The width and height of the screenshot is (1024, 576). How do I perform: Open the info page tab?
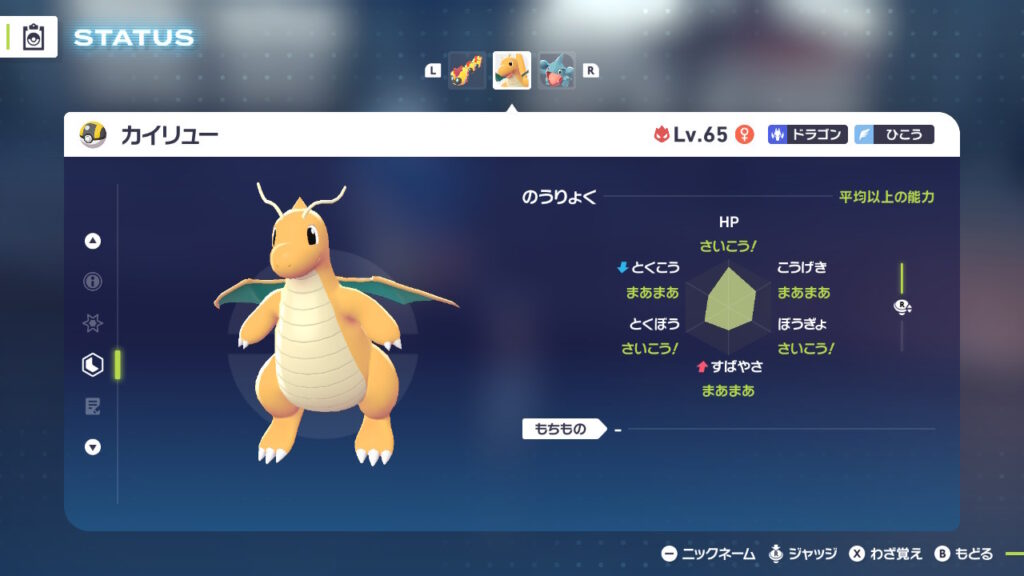(93, 282)
